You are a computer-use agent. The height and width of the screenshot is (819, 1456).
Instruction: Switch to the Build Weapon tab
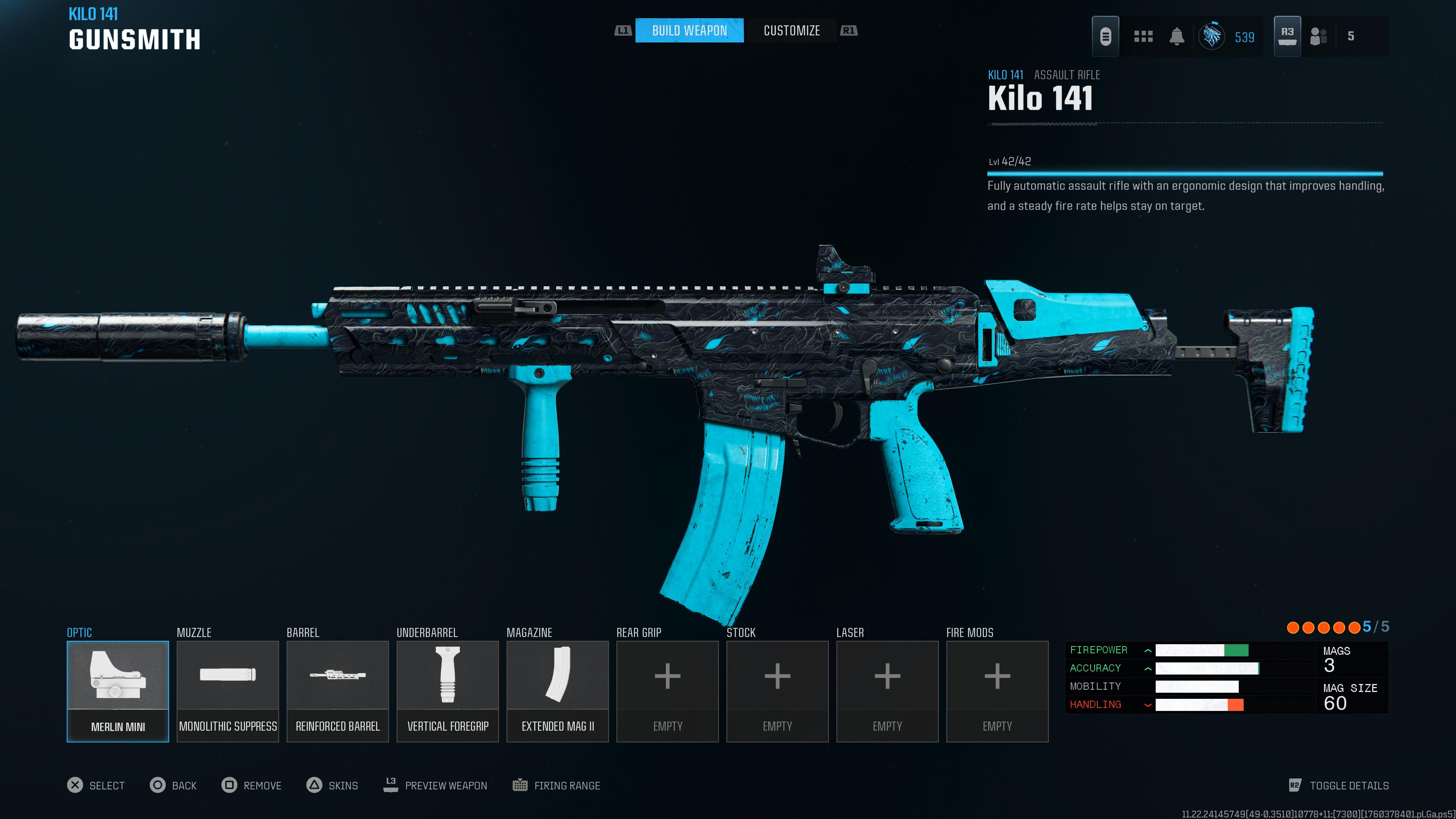pyautogui.click(x=689, y=30)
